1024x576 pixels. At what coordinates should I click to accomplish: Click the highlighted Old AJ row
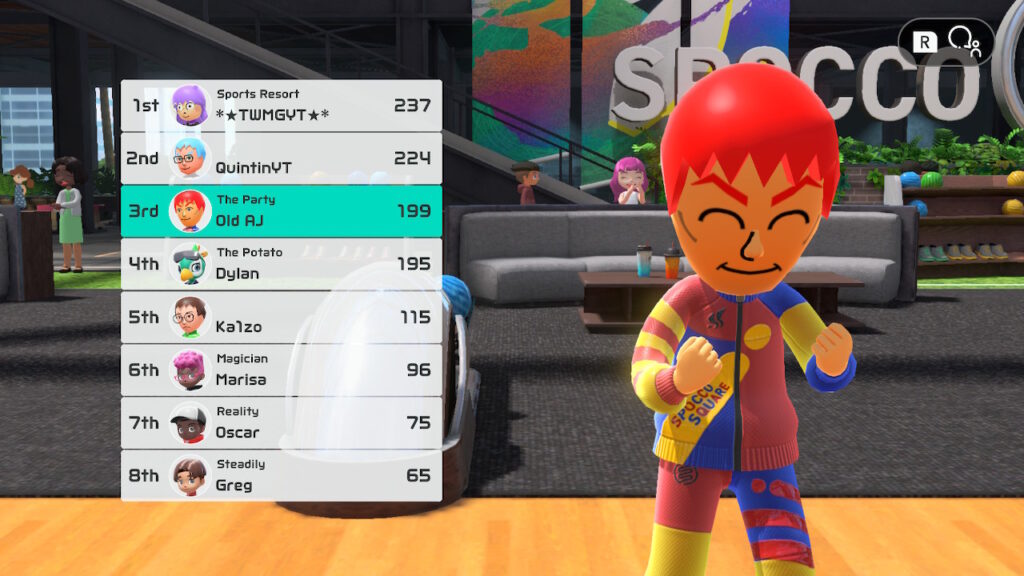[x=281, y=211]
